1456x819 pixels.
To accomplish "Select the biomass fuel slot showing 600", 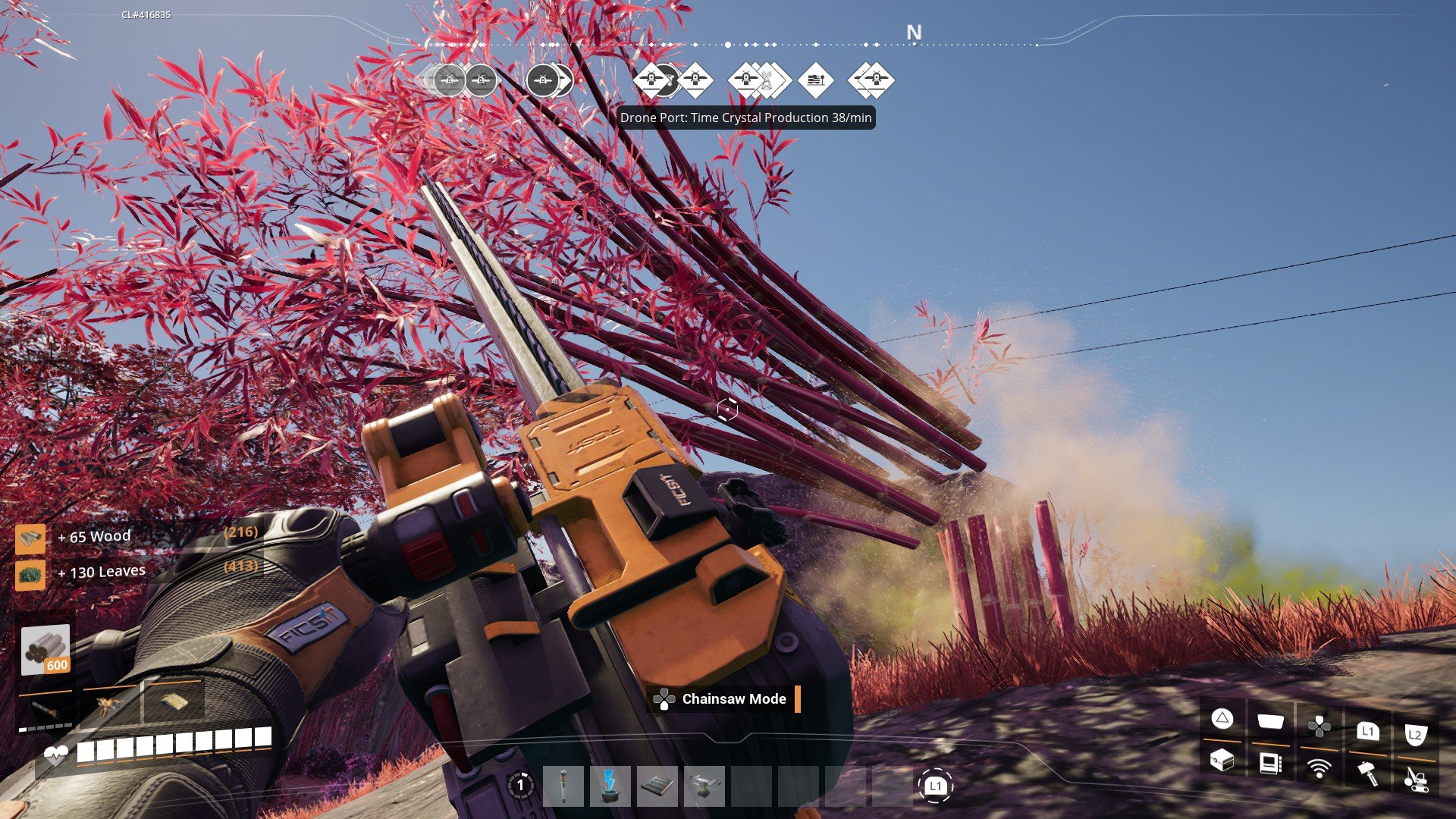I will pos(45,650).
